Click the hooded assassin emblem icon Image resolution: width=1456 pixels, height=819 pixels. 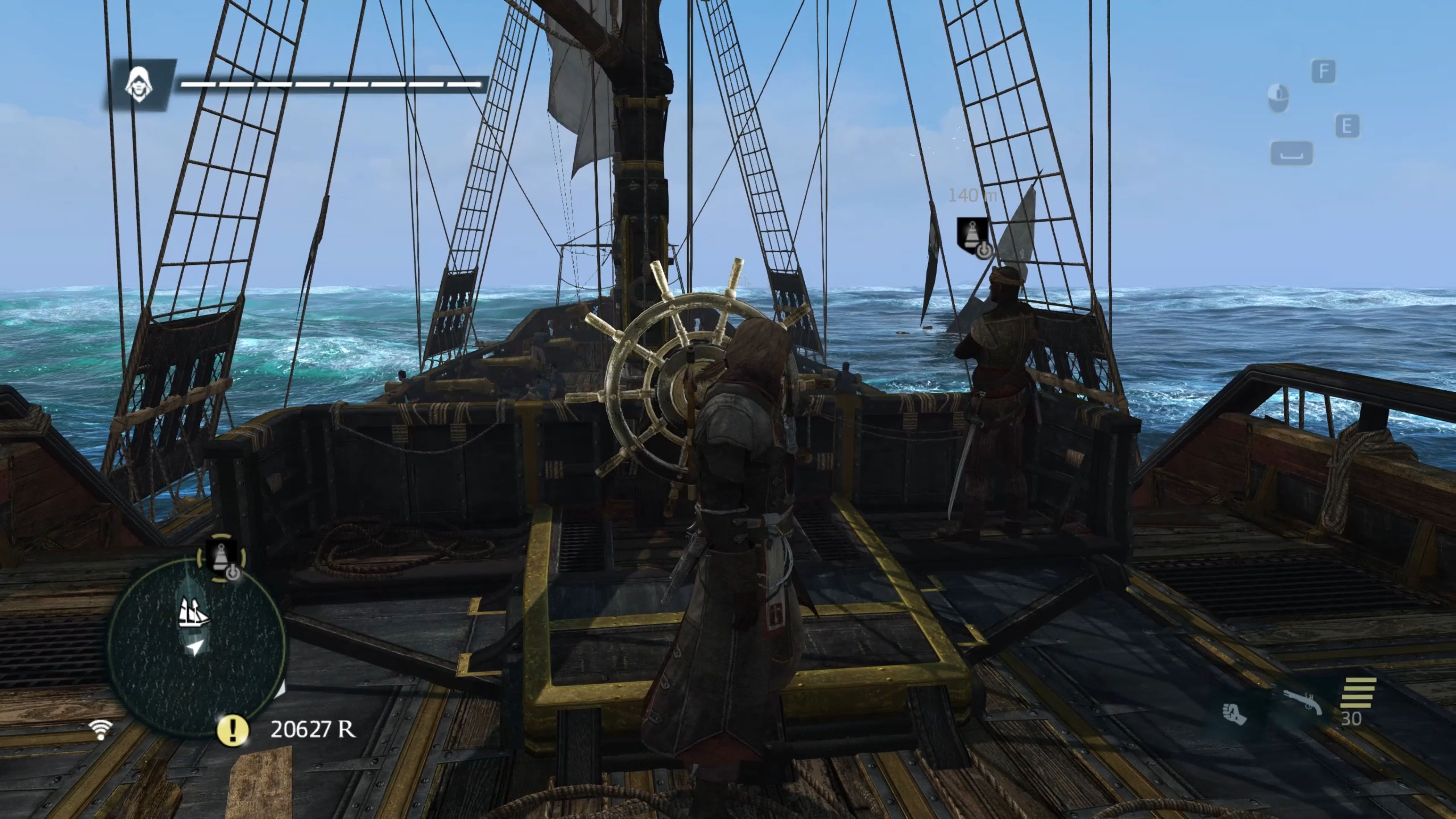(x=138, y=85)
